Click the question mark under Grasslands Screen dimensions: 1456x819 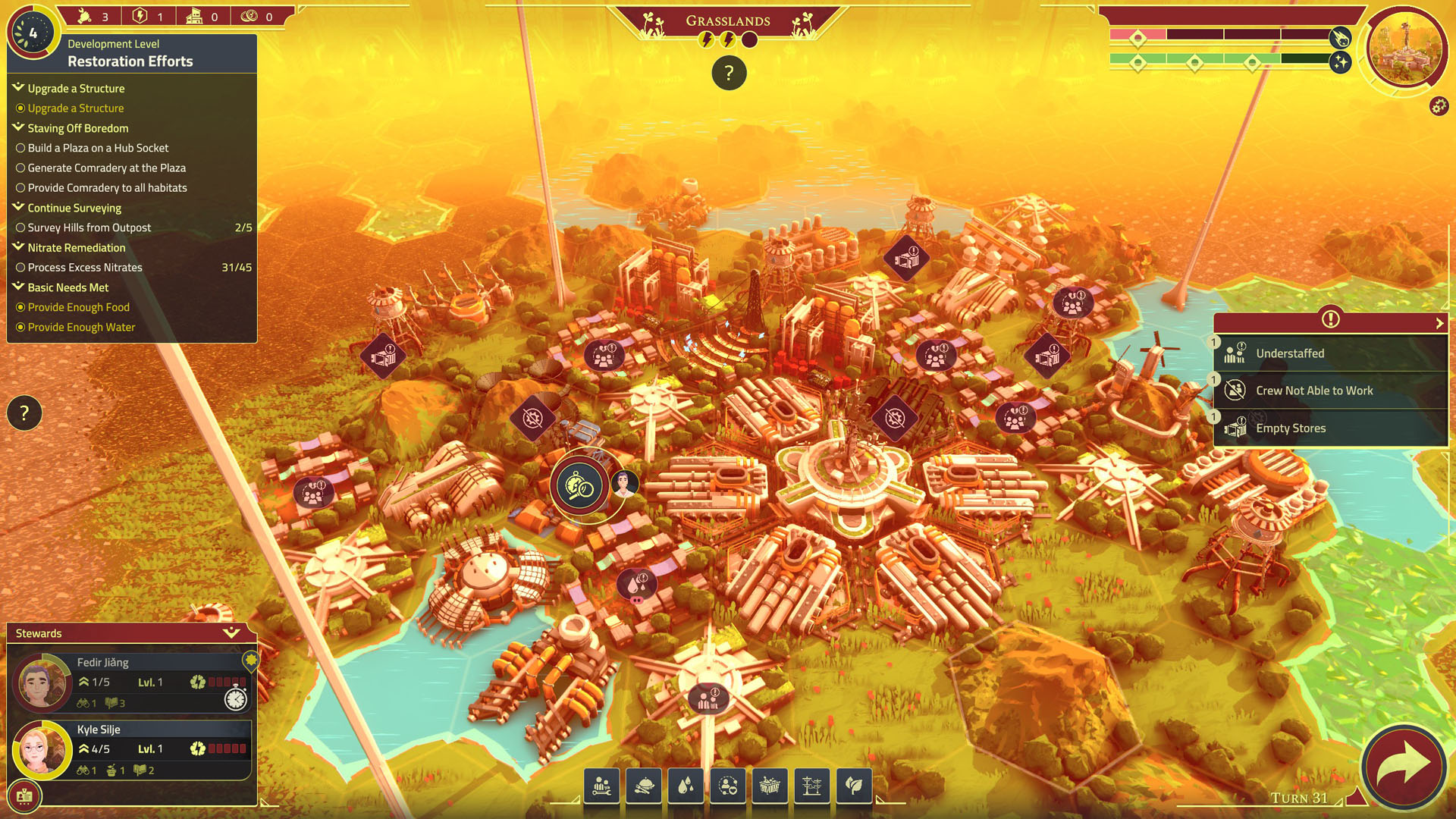(729, 74)
